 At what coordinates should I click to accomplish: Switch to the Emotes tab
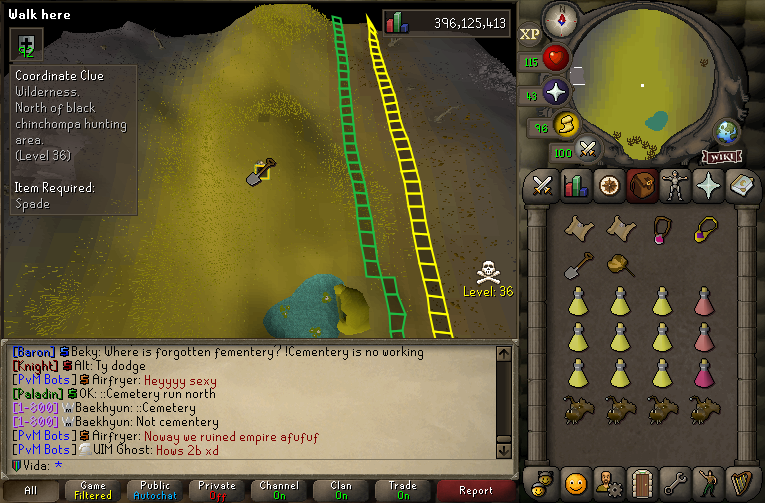tap(707, 482)
